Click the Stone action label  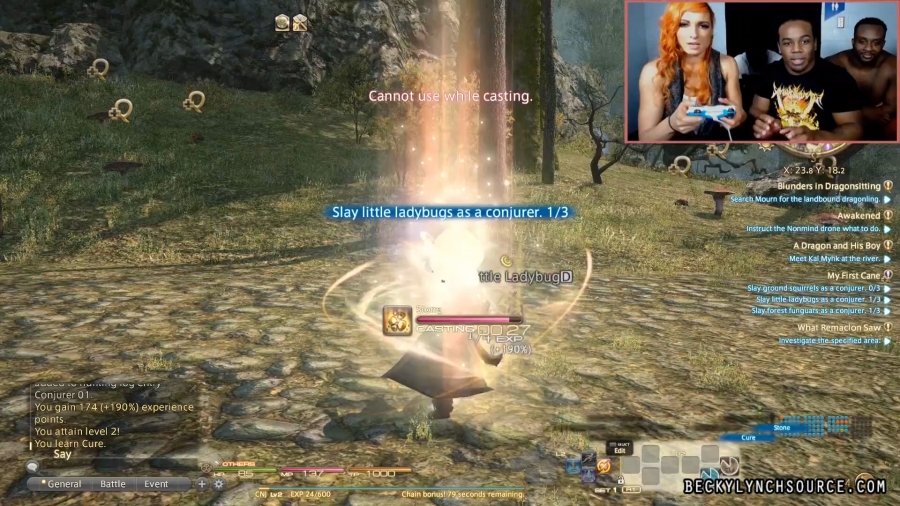click(x=782, y=427)
